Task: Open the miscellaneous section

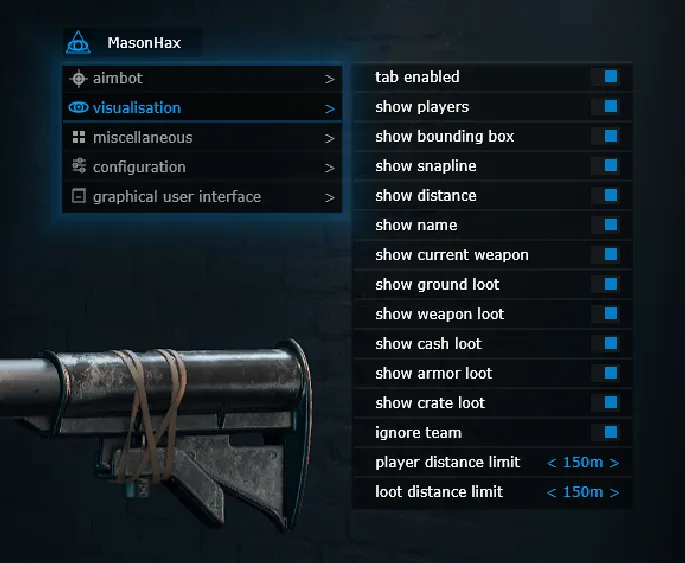Action: point(200,138)
